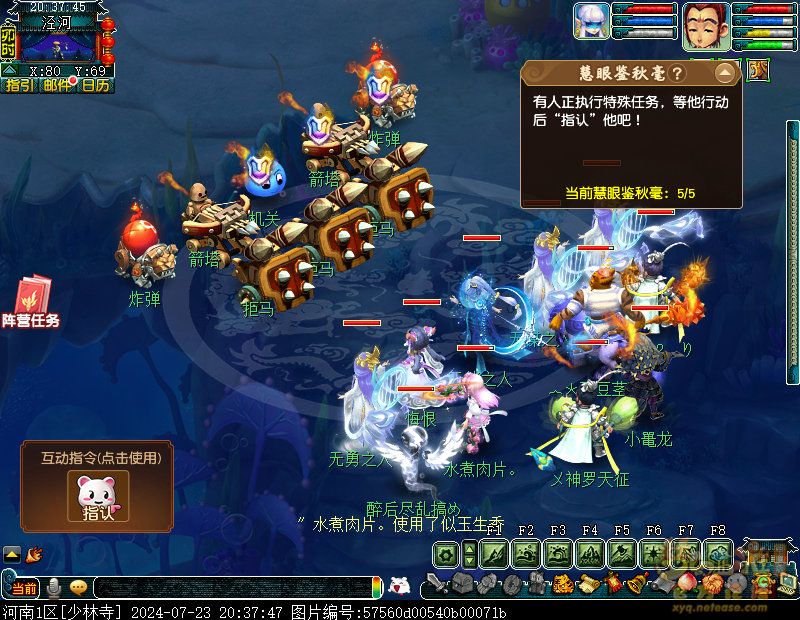
Task: Switch the 当前 chat channel button
Action: 24,588
